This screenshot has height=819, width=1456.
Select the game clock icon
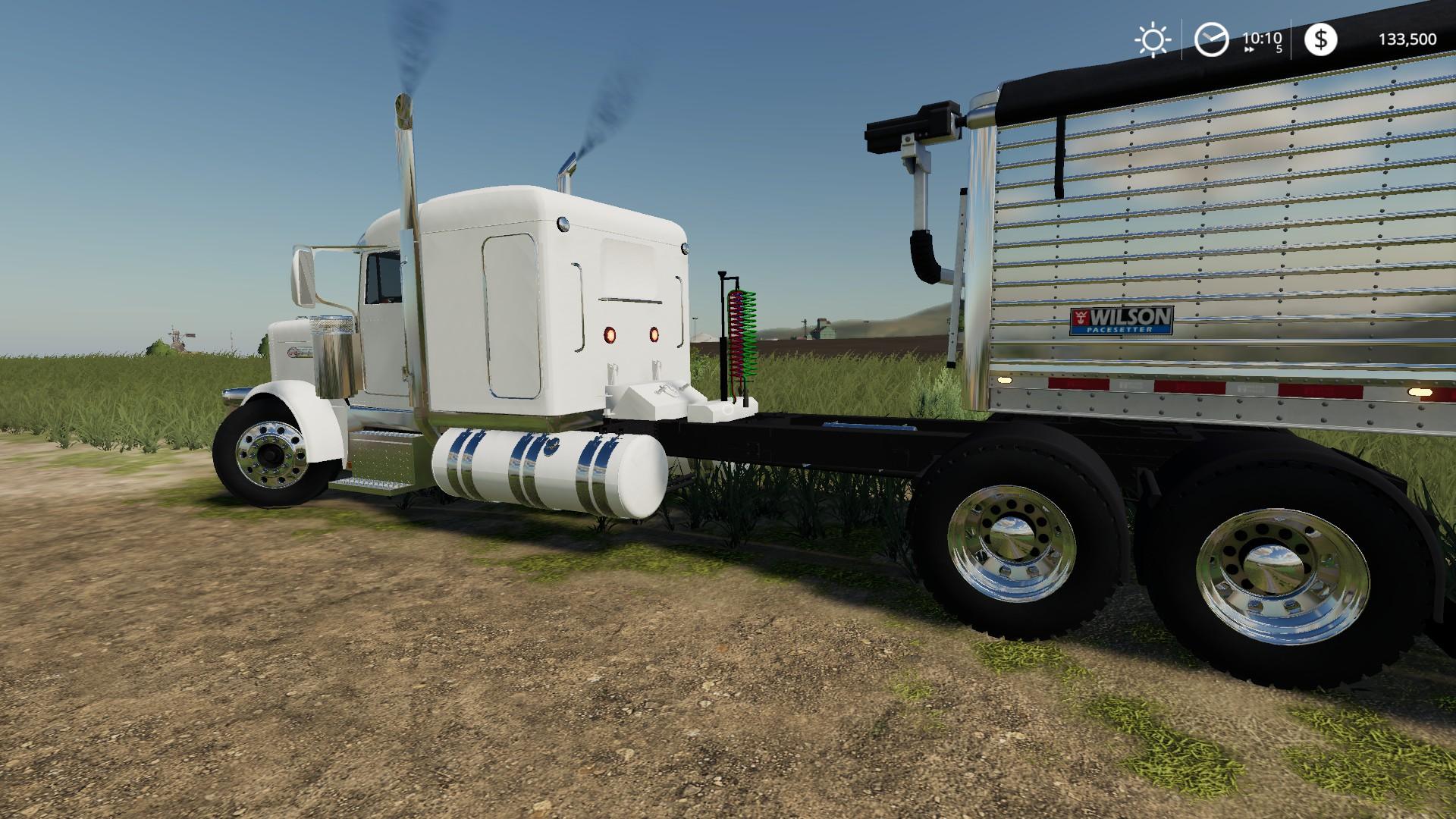tap(1211, 39)
